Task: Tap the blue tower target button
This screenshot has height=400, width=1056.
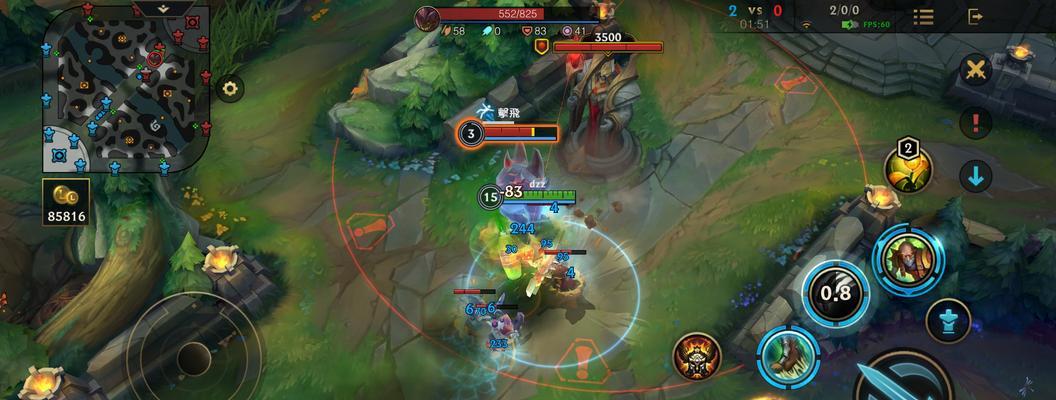Action: pyautogui.click(x=948, y=321)
